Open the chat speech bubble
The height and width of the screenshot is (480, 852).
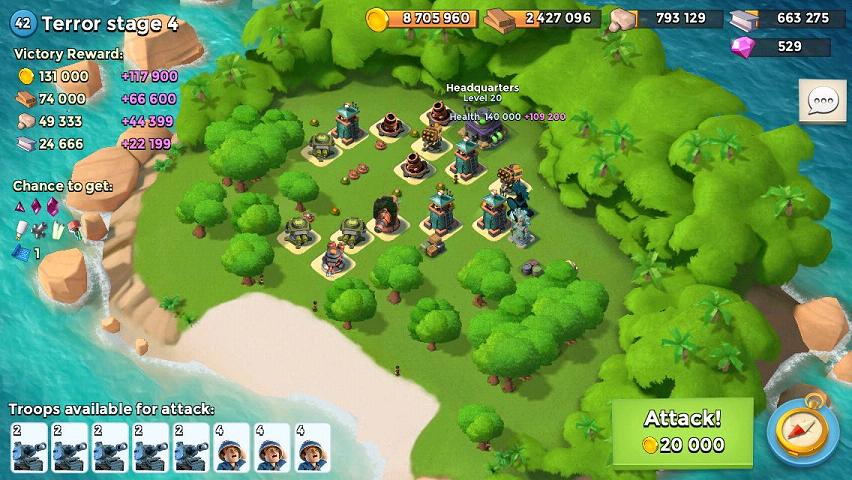tap(822, 100)
